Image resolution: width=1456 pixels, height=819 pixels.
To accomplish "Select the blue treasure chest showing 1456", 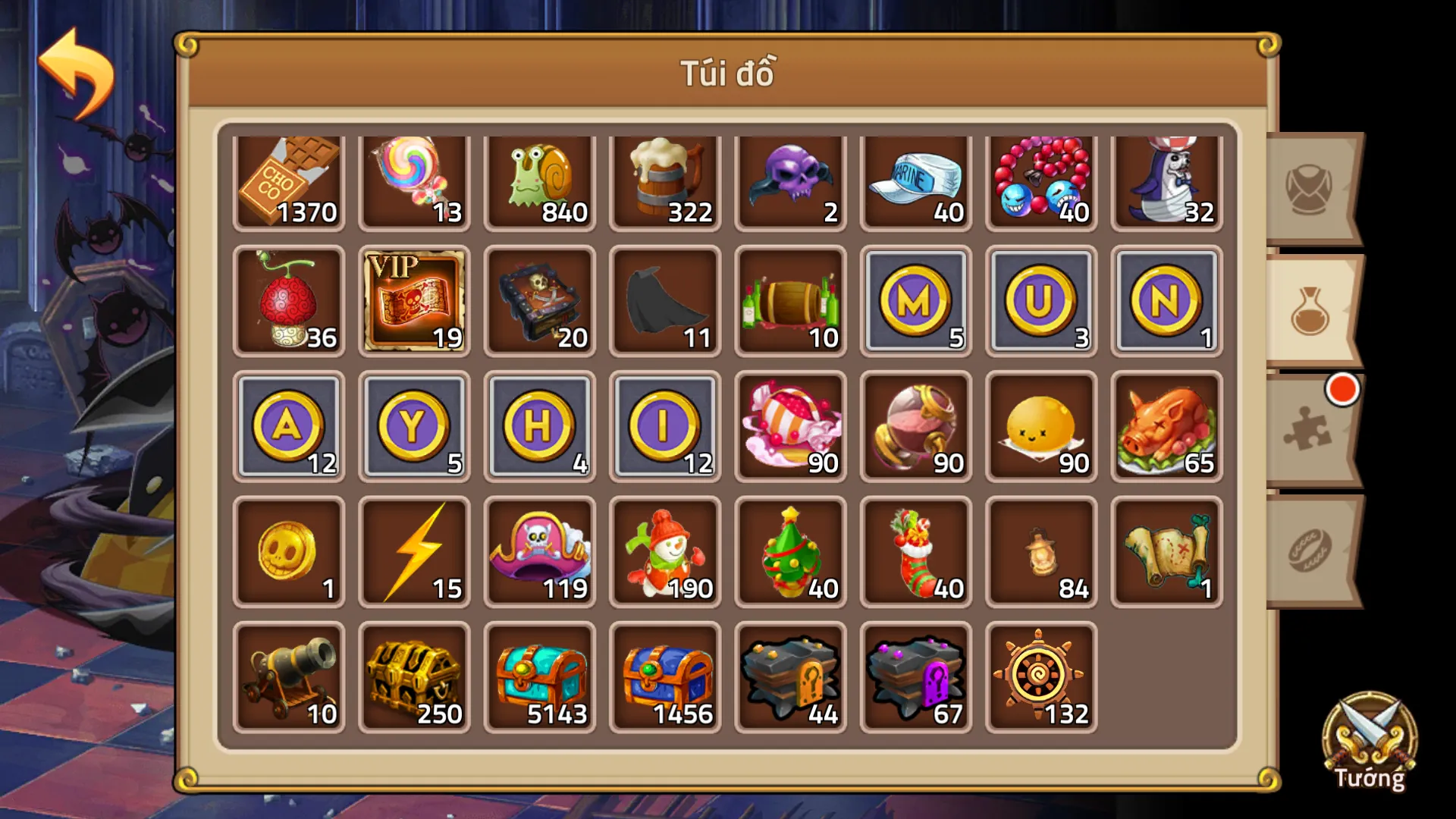I will [664, 677].
